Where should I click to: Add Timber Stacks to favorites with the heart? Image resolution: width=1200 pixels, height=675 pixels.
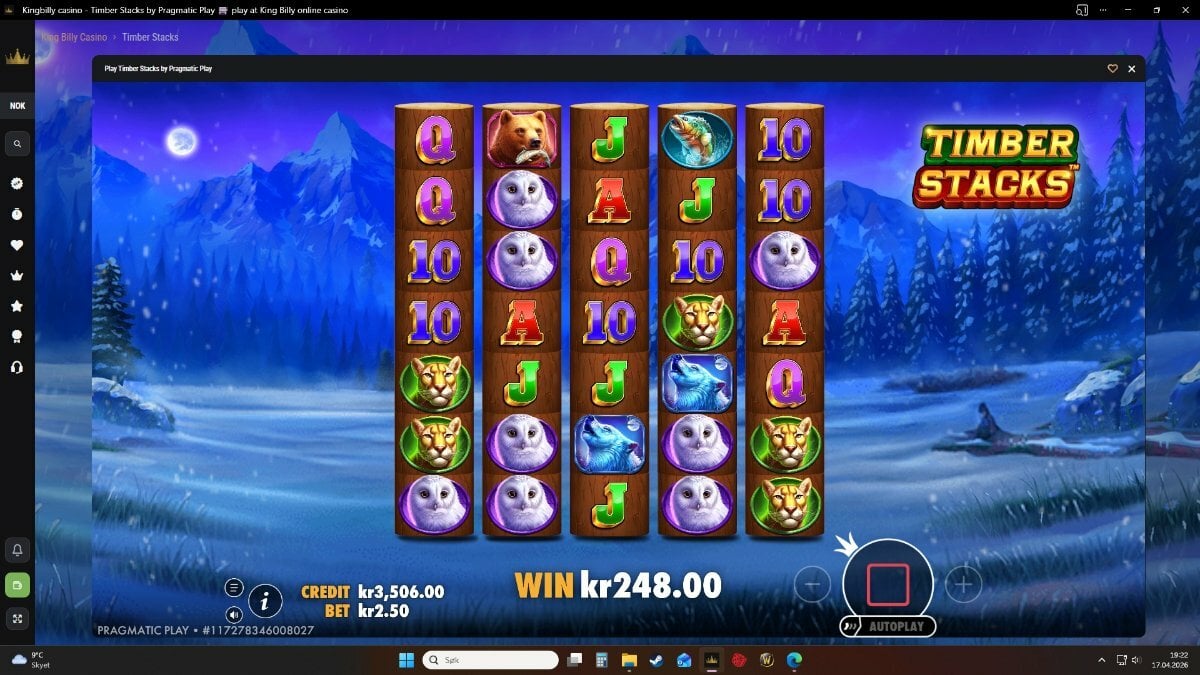pos(1112,69)
